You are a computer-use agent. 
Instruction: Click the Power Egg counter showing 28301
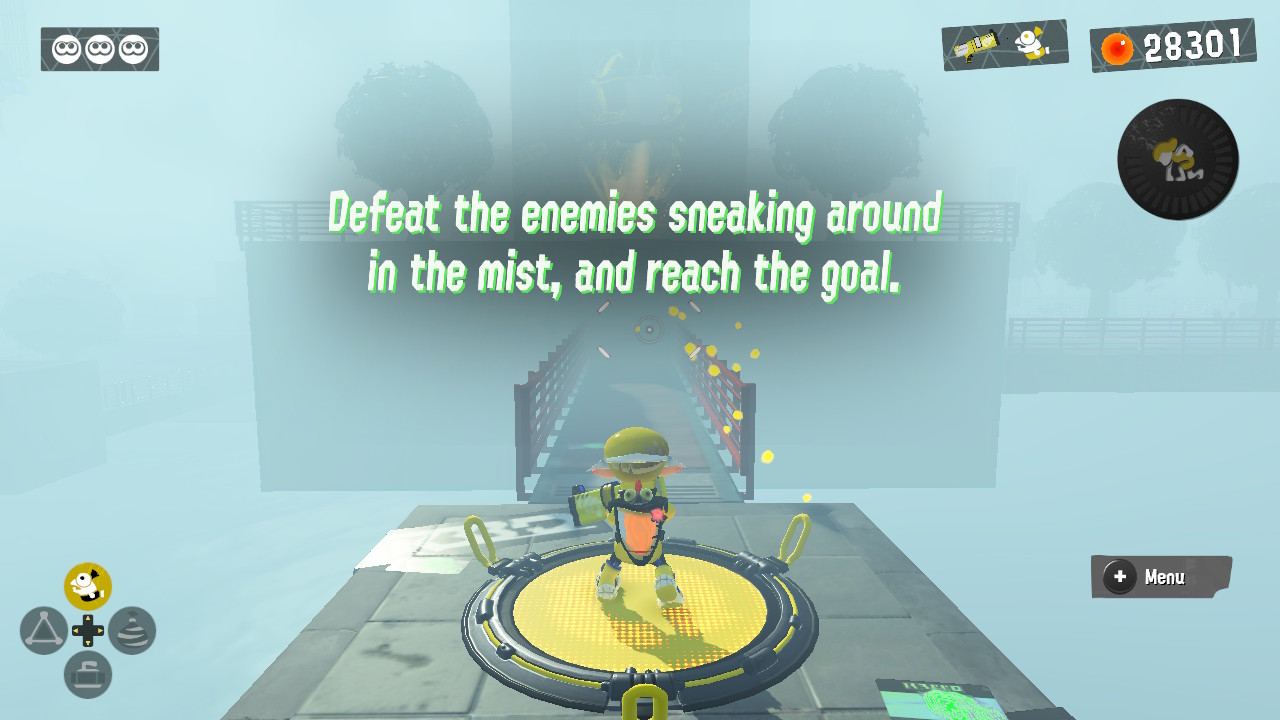[1188, 45]
